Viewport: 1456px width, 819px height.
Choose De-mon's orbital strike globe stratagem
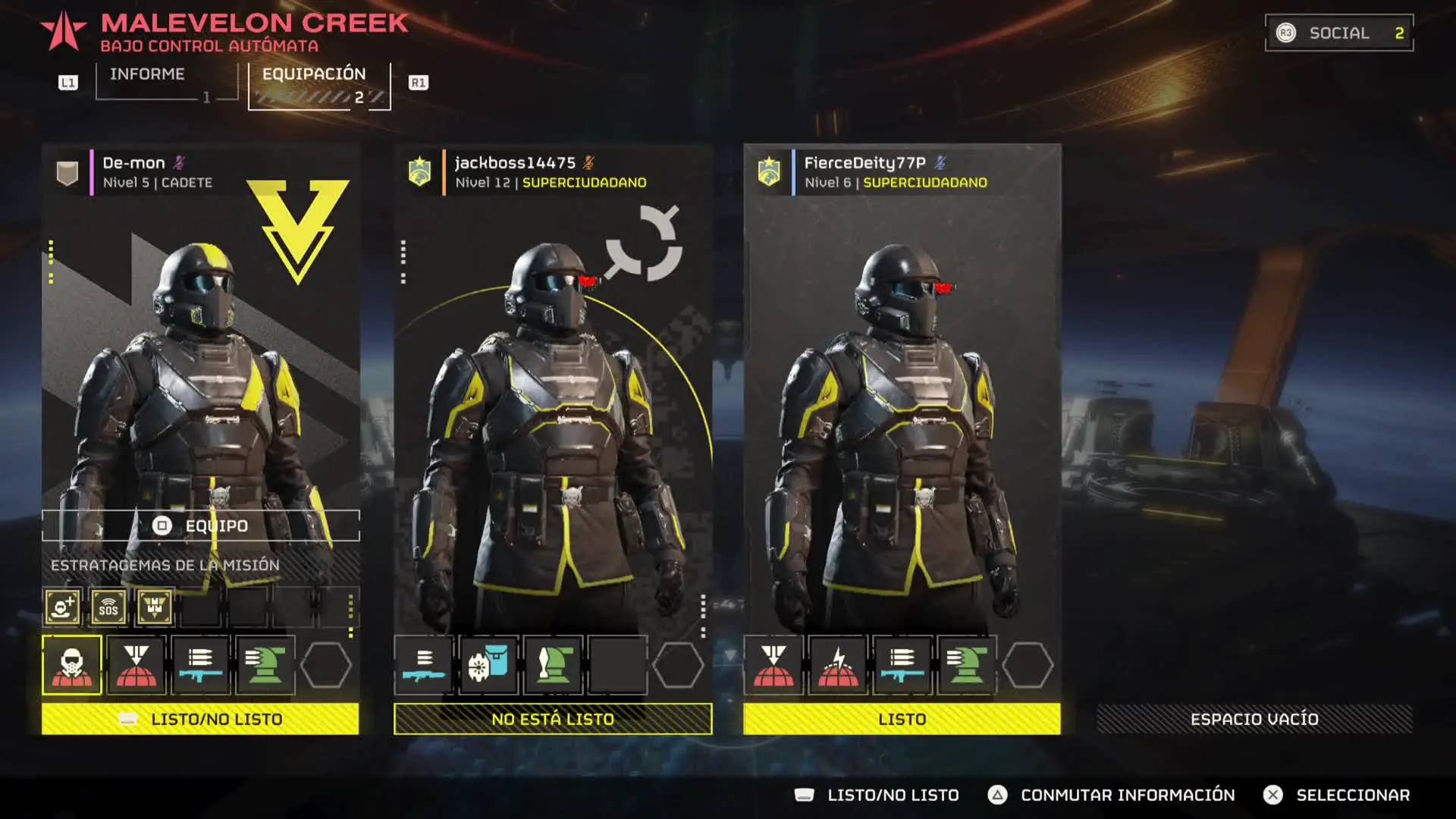[136, 665]
